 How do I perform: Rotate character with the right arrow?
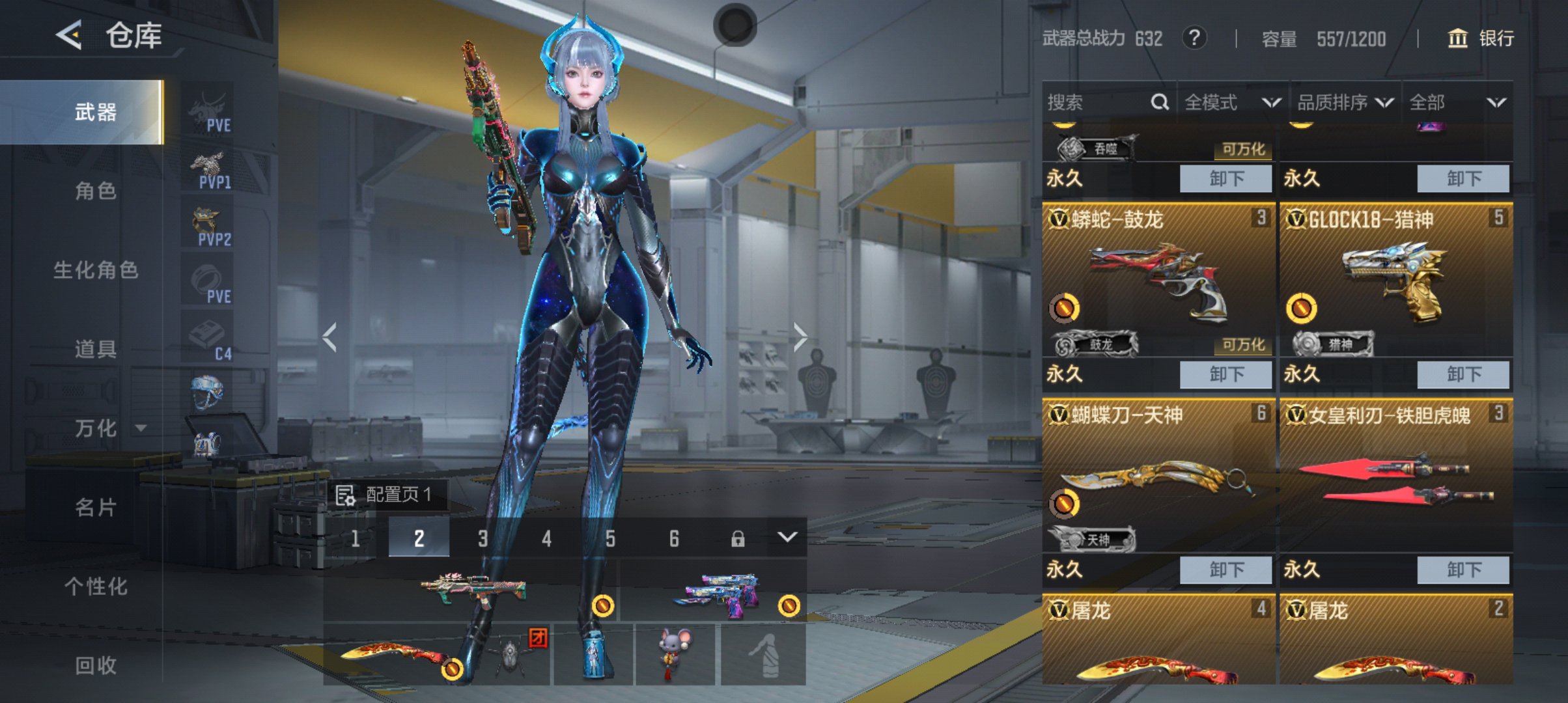(800, 337)
